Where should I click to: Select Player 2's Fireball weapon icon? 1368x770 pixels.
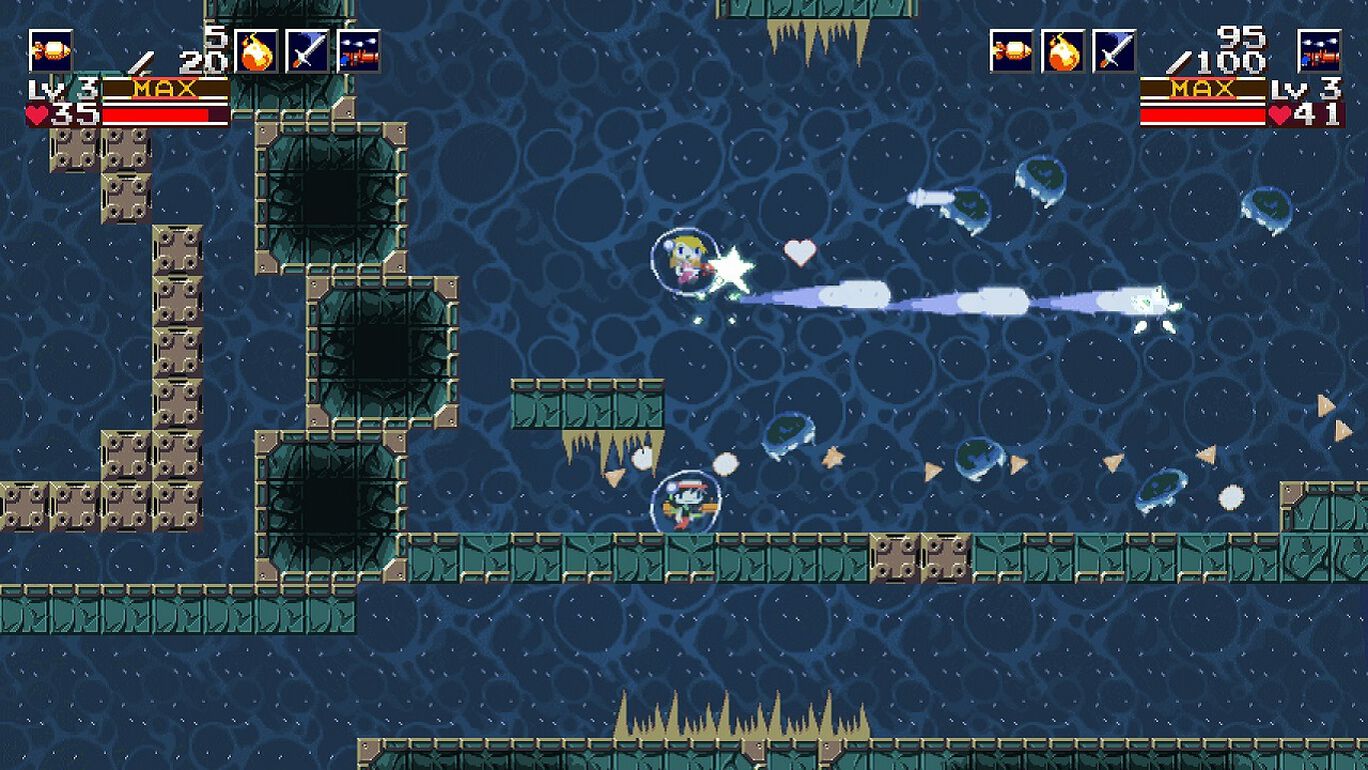pyautogui.click(x=1060, y=50)
